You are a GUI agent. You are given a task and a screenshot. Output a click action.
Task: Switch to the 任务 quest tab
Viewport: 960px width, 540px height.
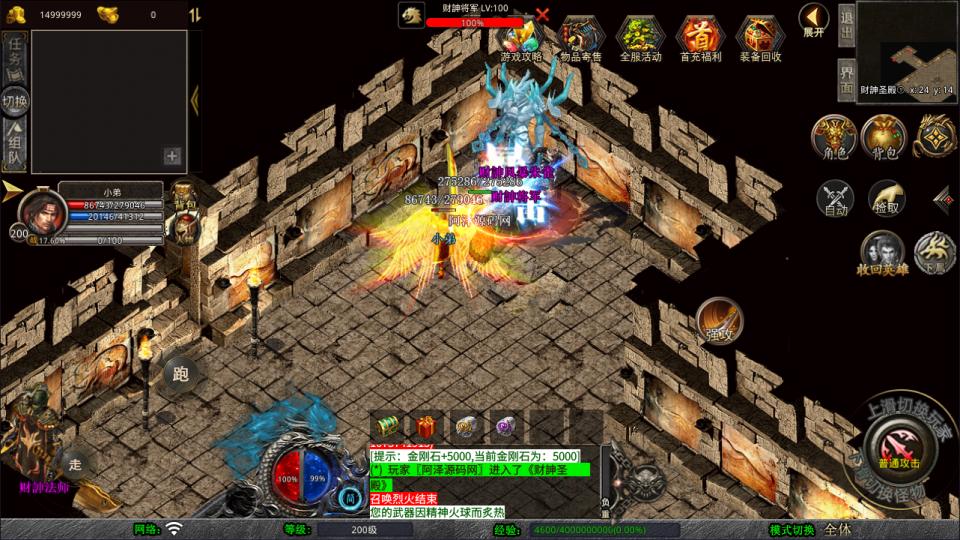(15, 56)
